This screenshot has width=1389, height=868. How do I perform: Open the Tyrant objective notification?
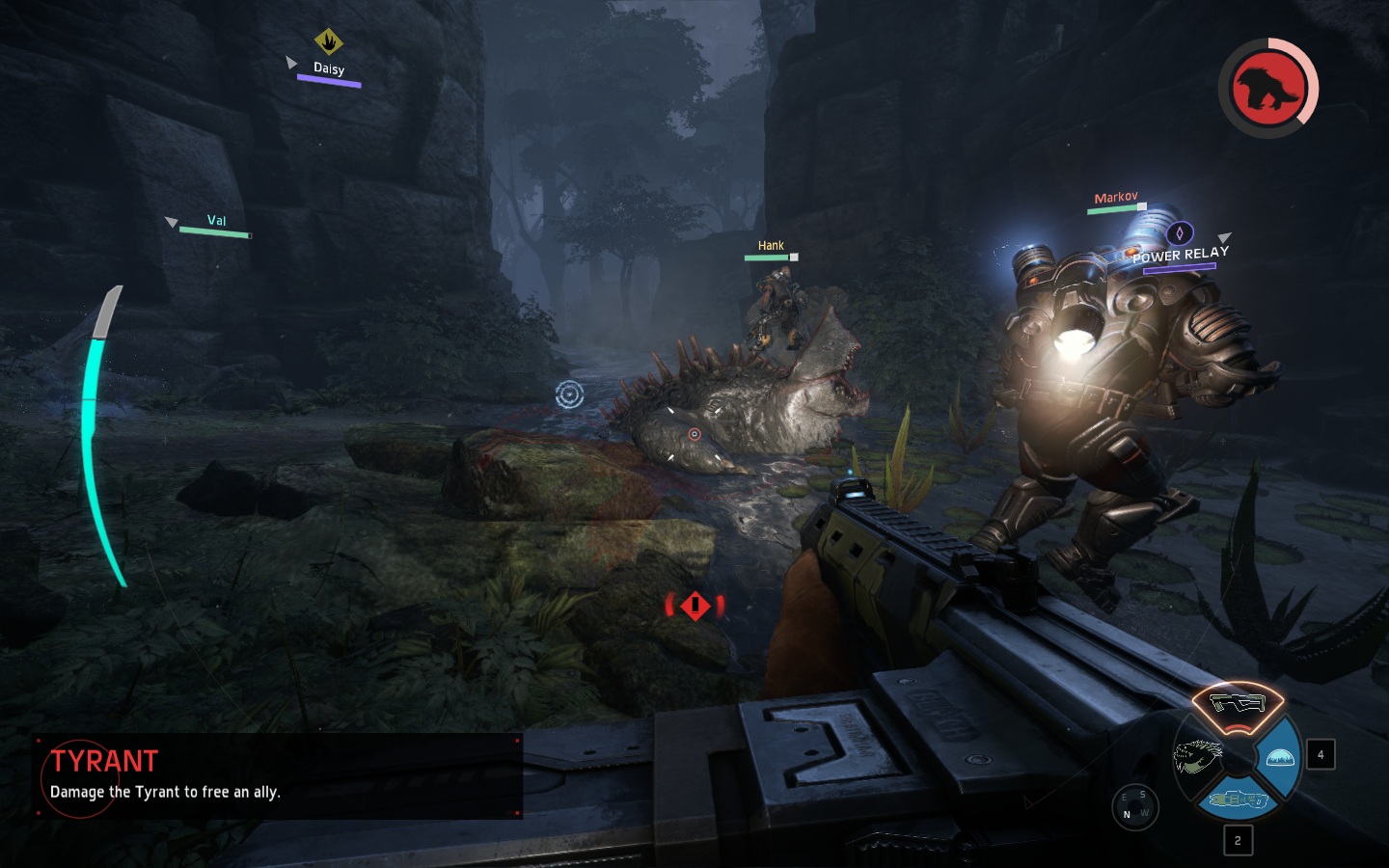tap(278, 776)
